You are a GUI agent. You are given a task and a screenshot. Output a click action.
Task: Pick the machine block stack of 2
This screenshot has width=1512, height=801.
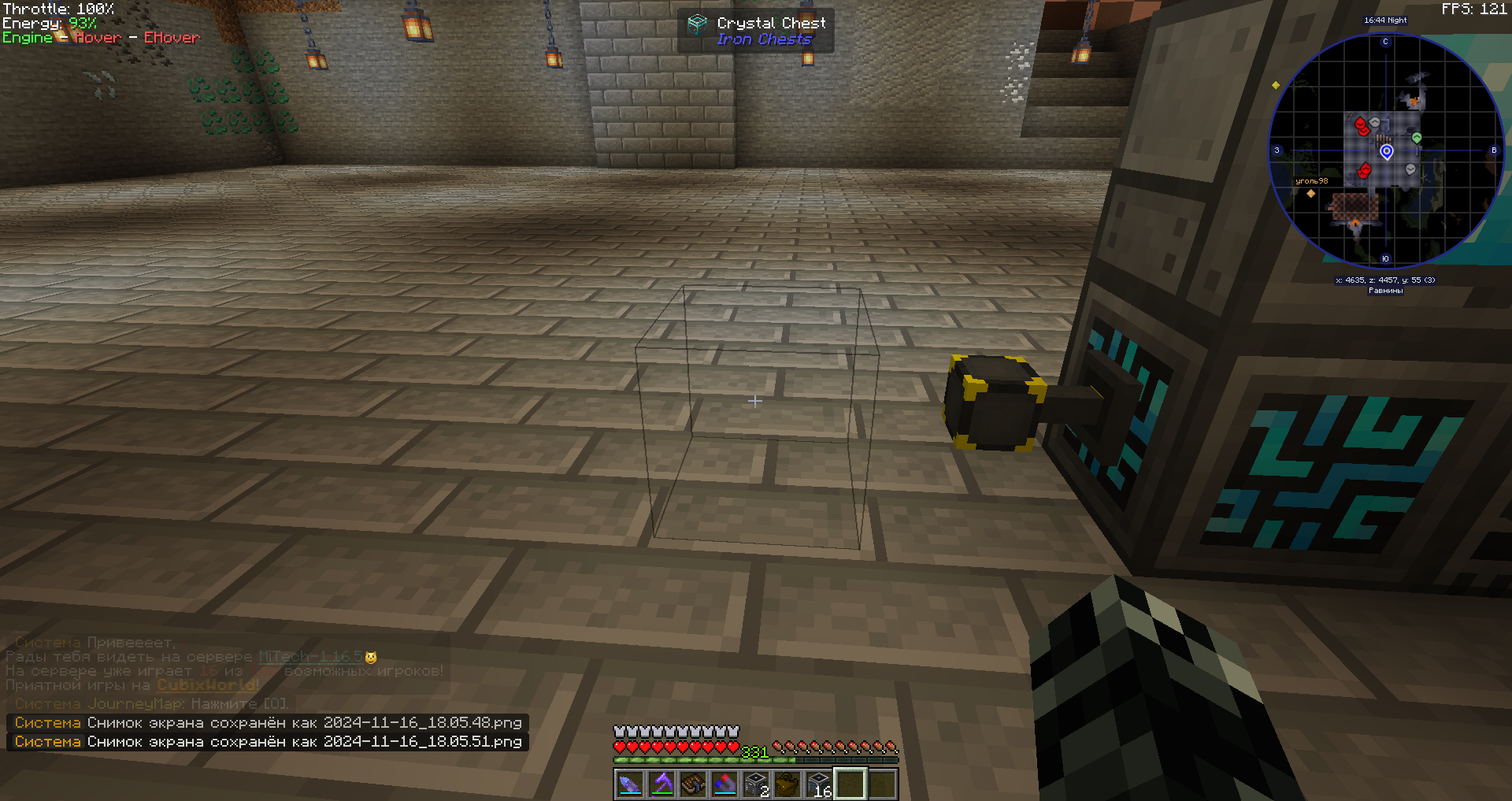(x=756, y=784)
